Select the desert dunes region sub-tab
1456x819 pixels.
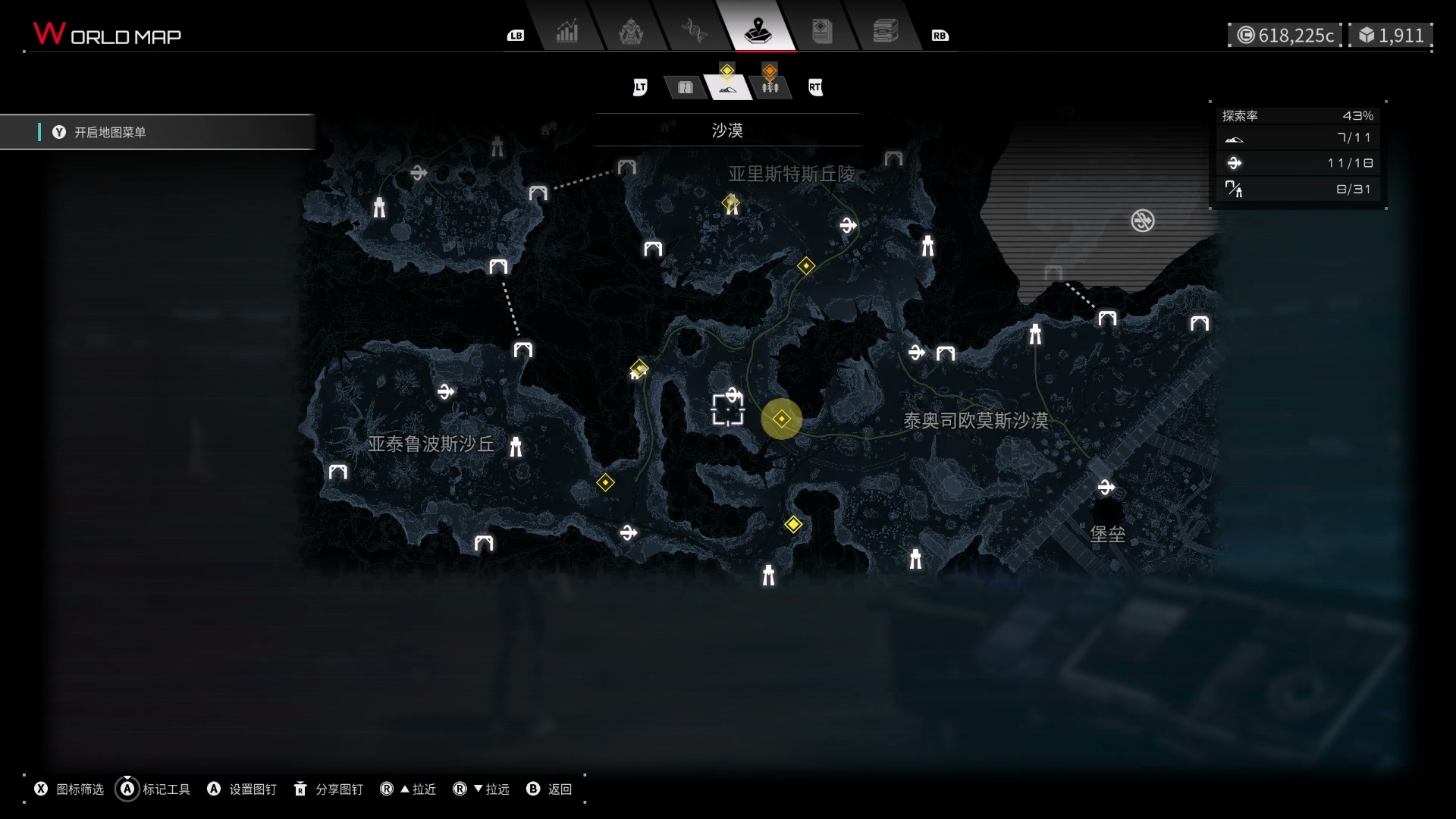tap(728, 88)
